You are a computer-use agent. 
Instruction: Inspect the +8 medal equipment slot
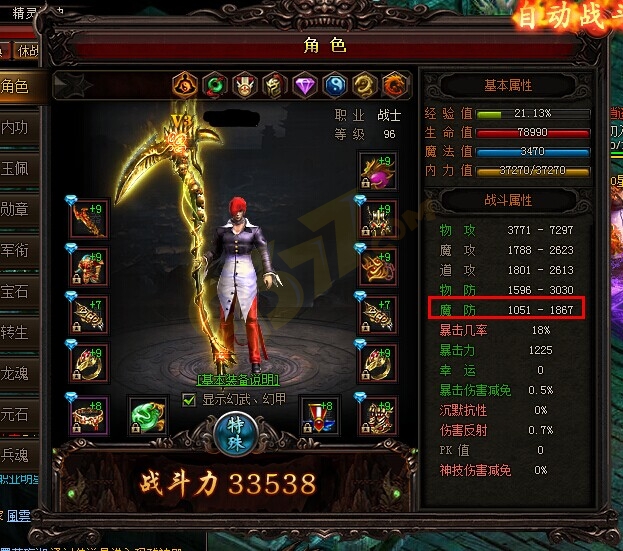pyautogui.click(x=320, y=415)
